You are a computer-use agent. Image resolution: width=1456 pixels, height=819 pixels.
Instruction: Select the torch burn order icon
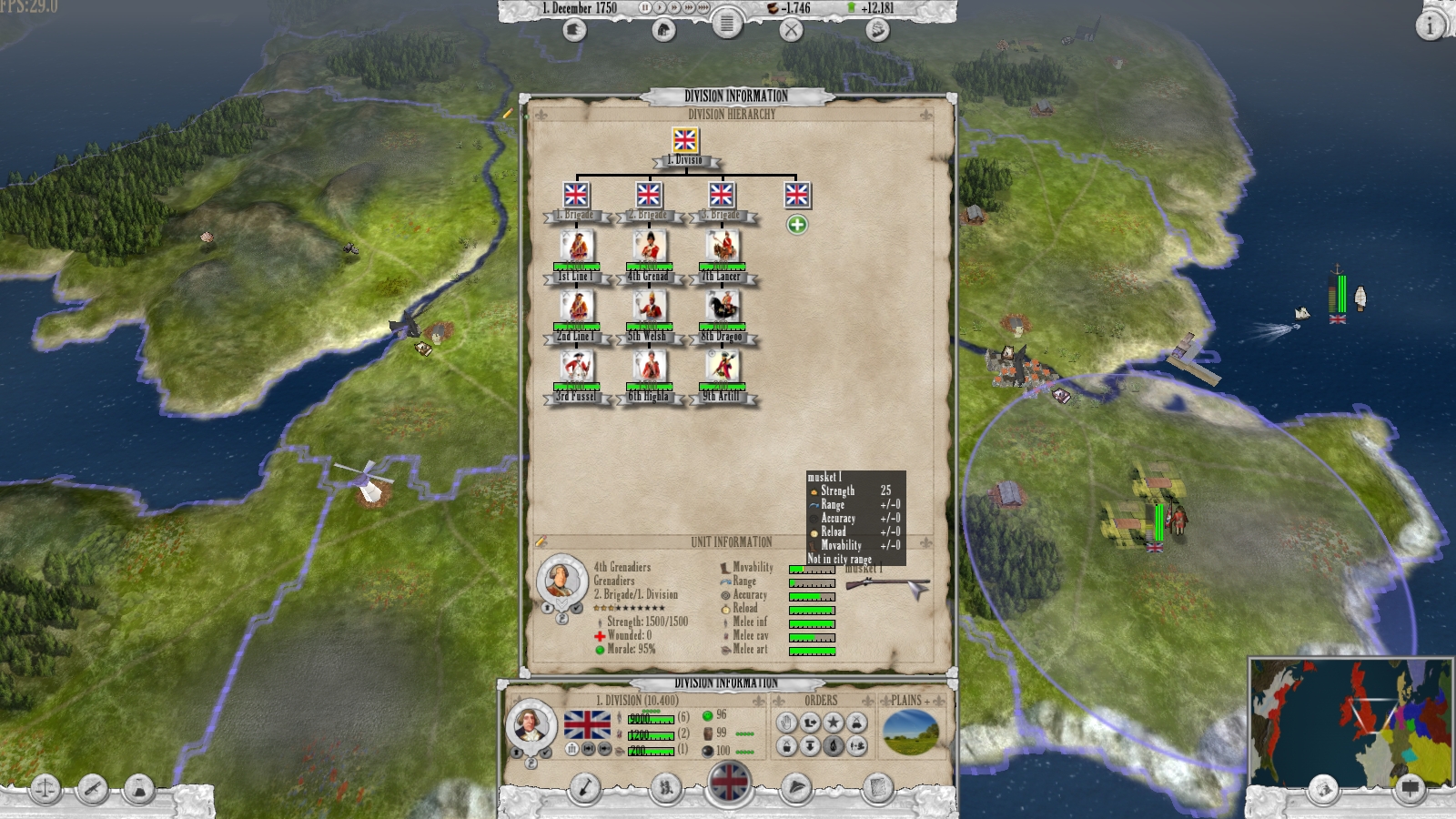coord(834,746)
